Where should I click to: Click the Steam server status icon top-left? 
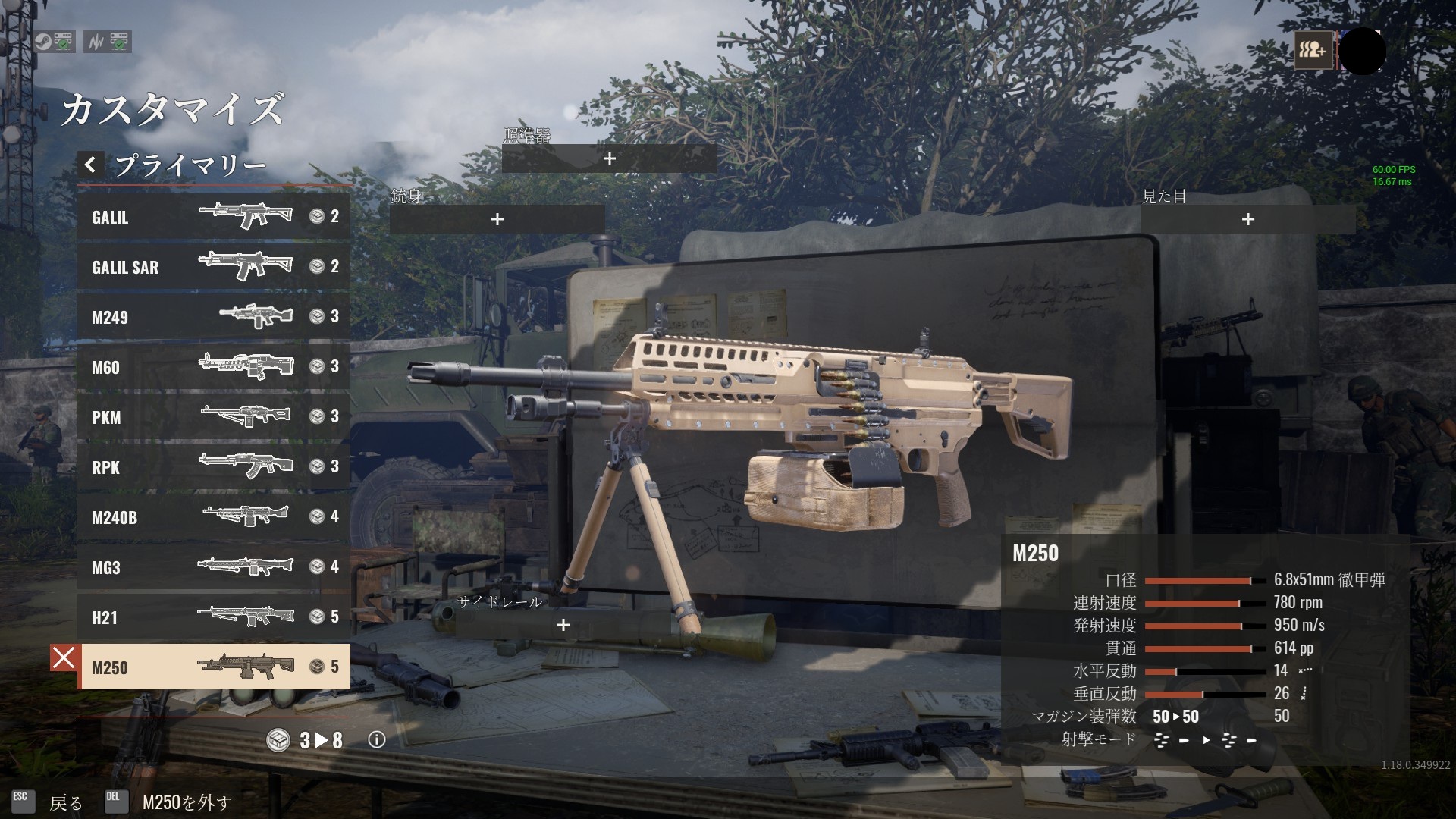click(49, 42)
